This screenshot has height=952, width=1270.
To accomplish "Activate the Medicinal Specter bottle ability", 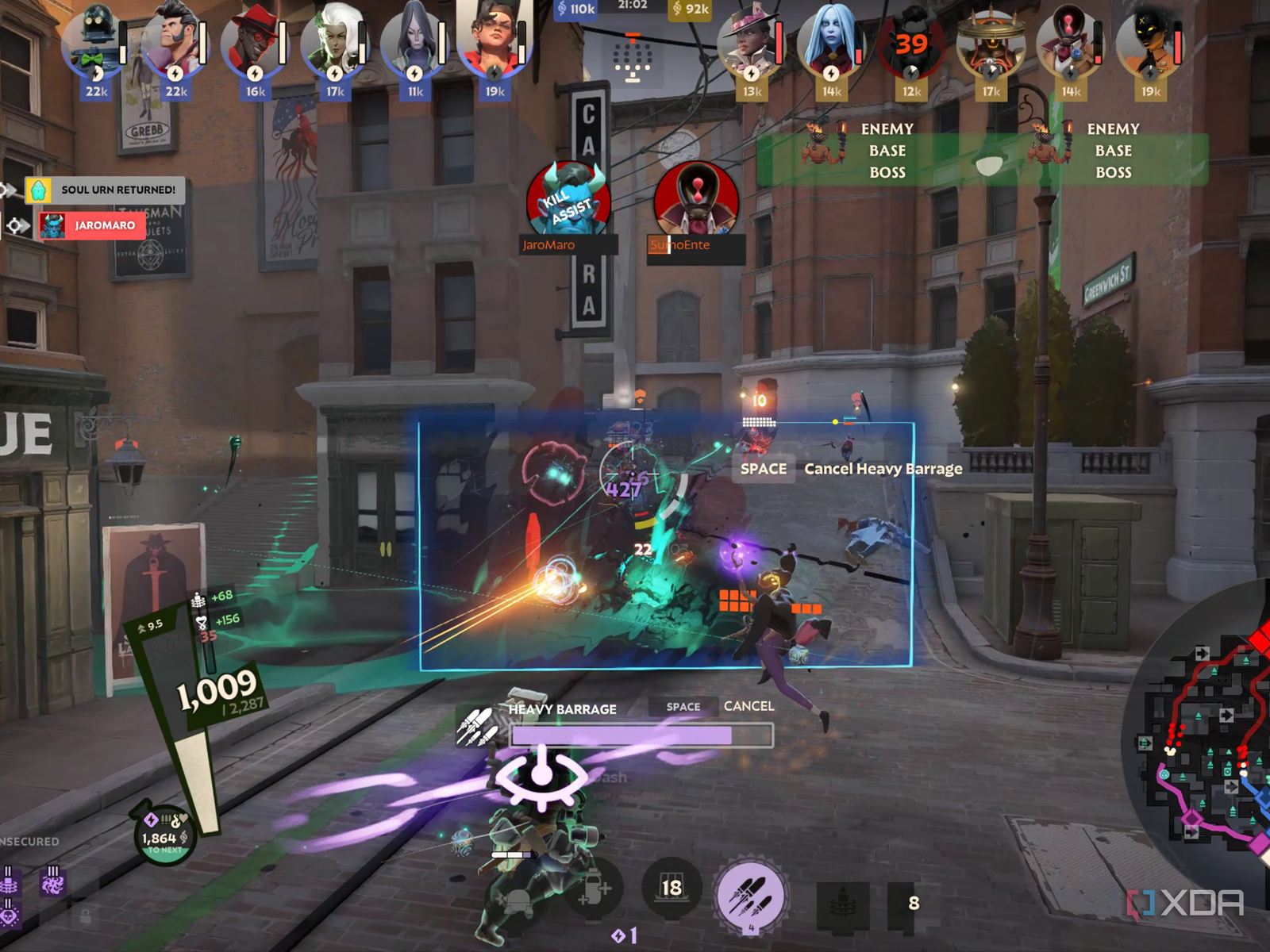I will pyautogui.click(x=593, y=890).
